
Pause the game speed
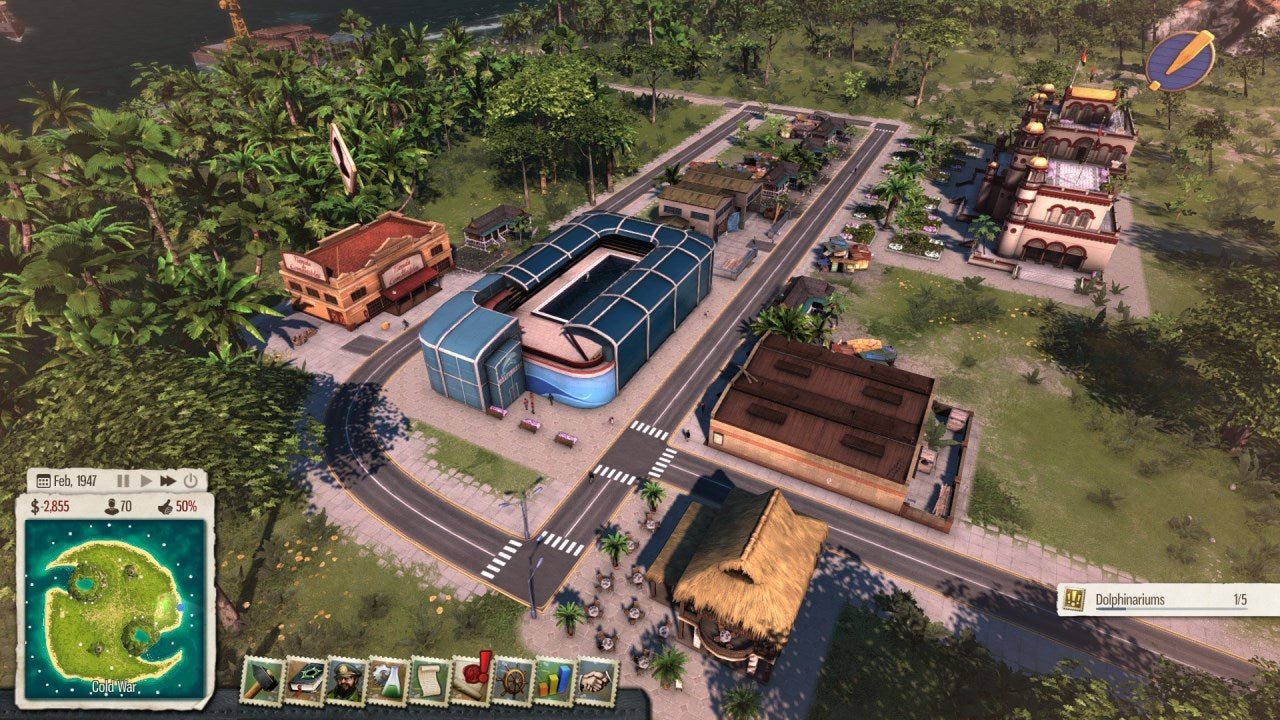click(x=124, y=481)
